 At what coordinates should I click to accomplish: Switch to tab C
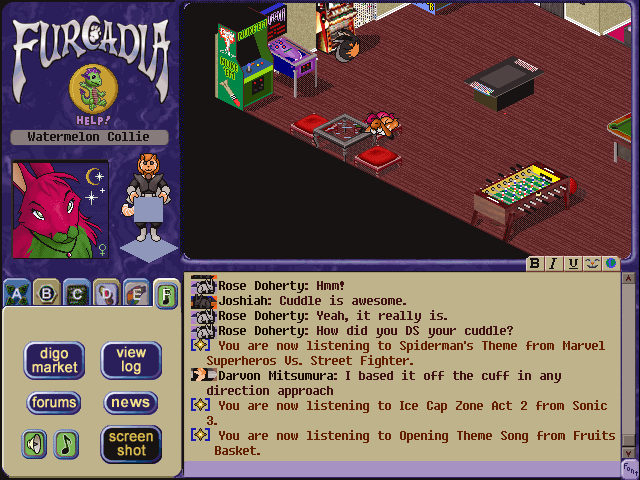coord(76,294)
